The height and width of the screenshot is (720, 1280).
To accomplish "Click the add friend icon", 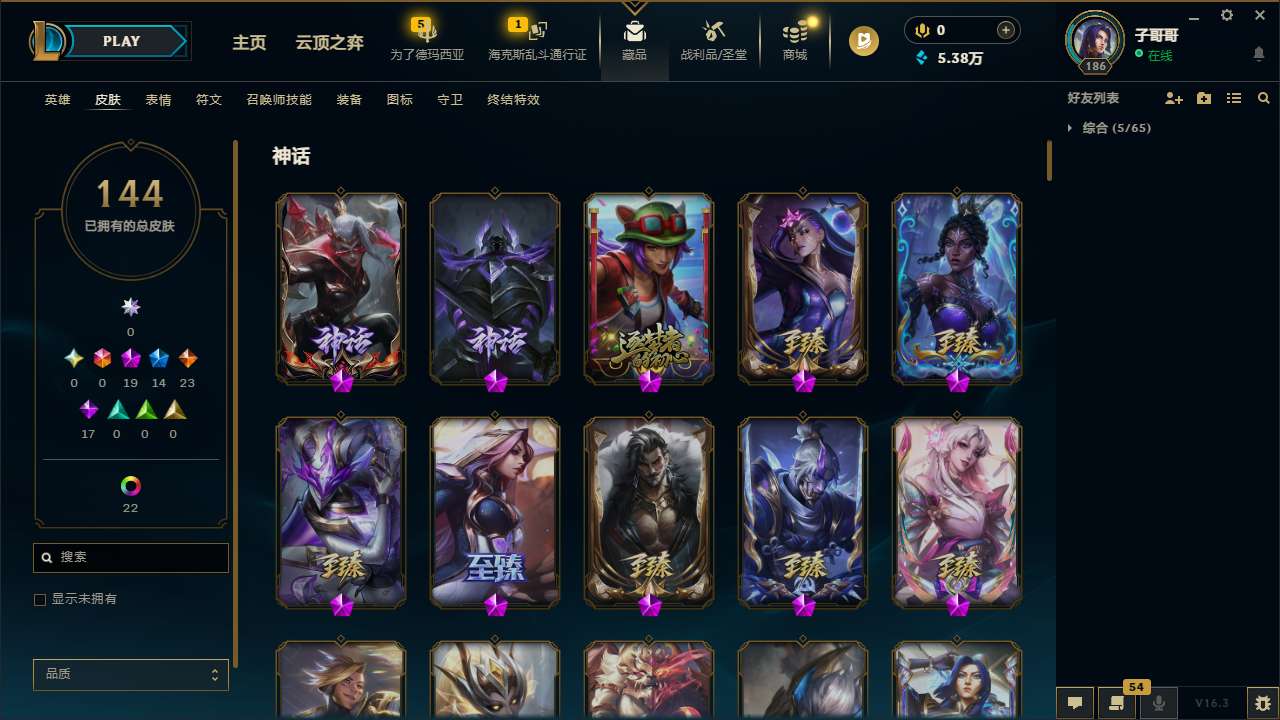I will pyautogui.click(x=1174, y=98).
